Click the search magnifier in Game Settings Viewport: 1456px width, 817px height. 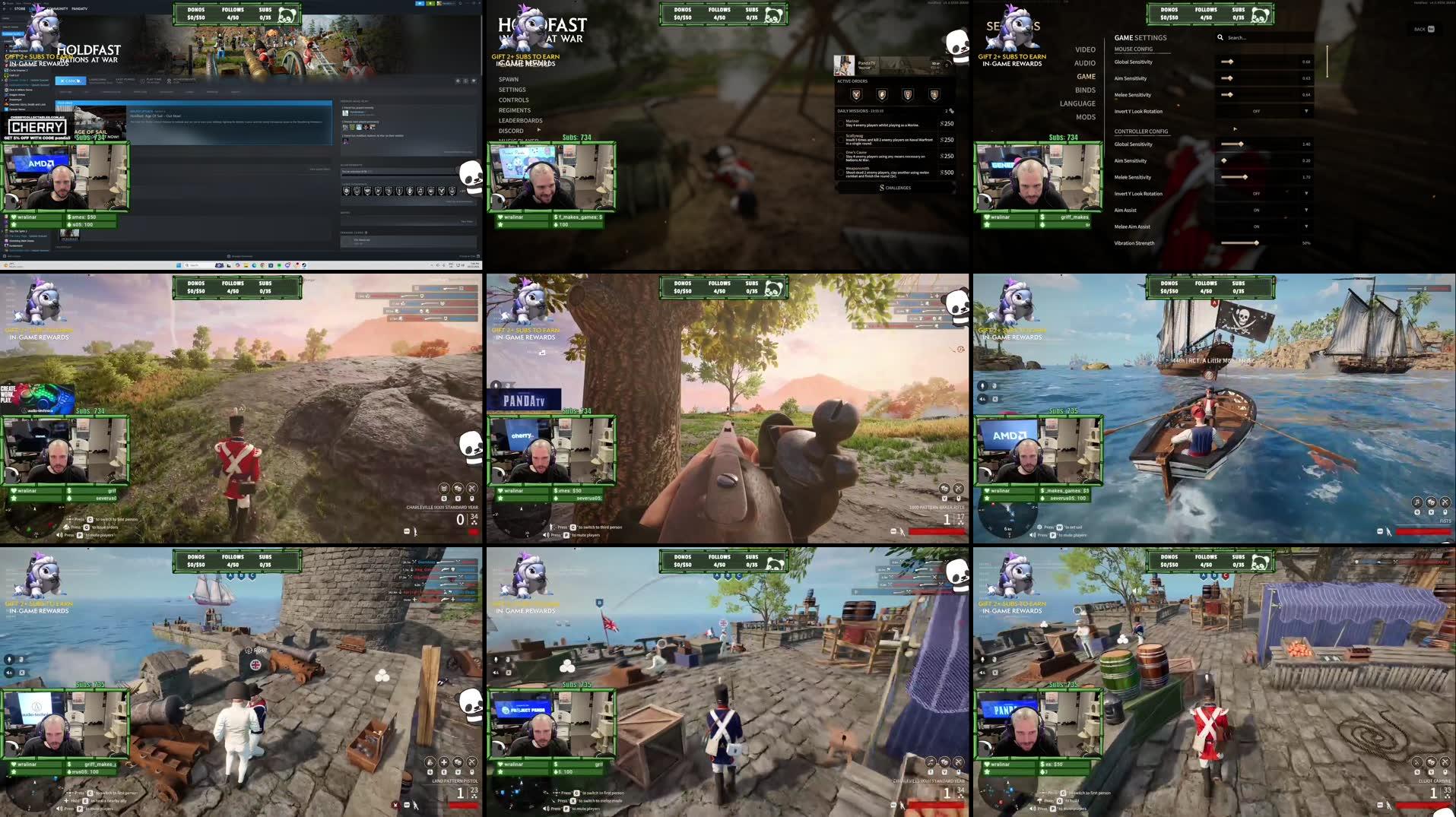[x=1220, y=37]
